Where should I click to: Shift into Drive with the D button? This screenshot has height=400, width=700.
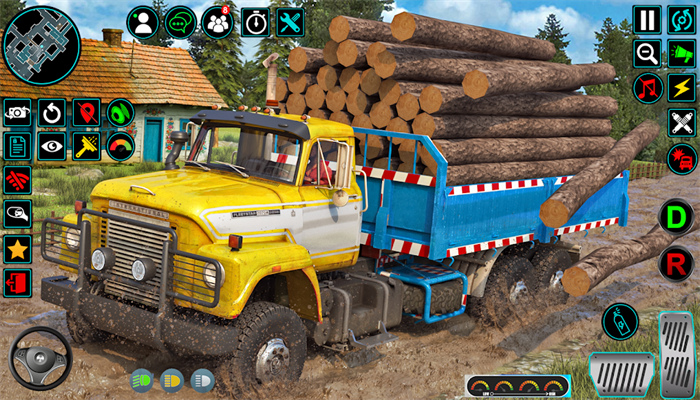click(x=676, y=216)
